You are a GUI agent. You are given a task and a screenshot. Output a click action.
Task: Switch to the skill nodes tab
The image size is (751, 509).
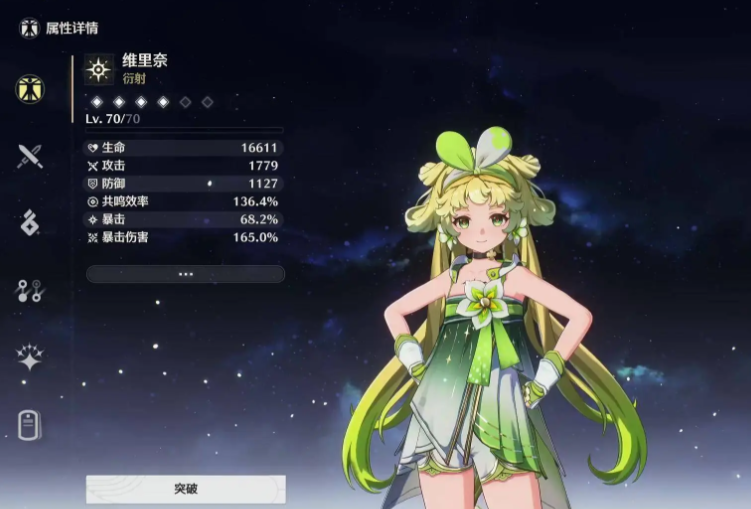pos(30,290)
